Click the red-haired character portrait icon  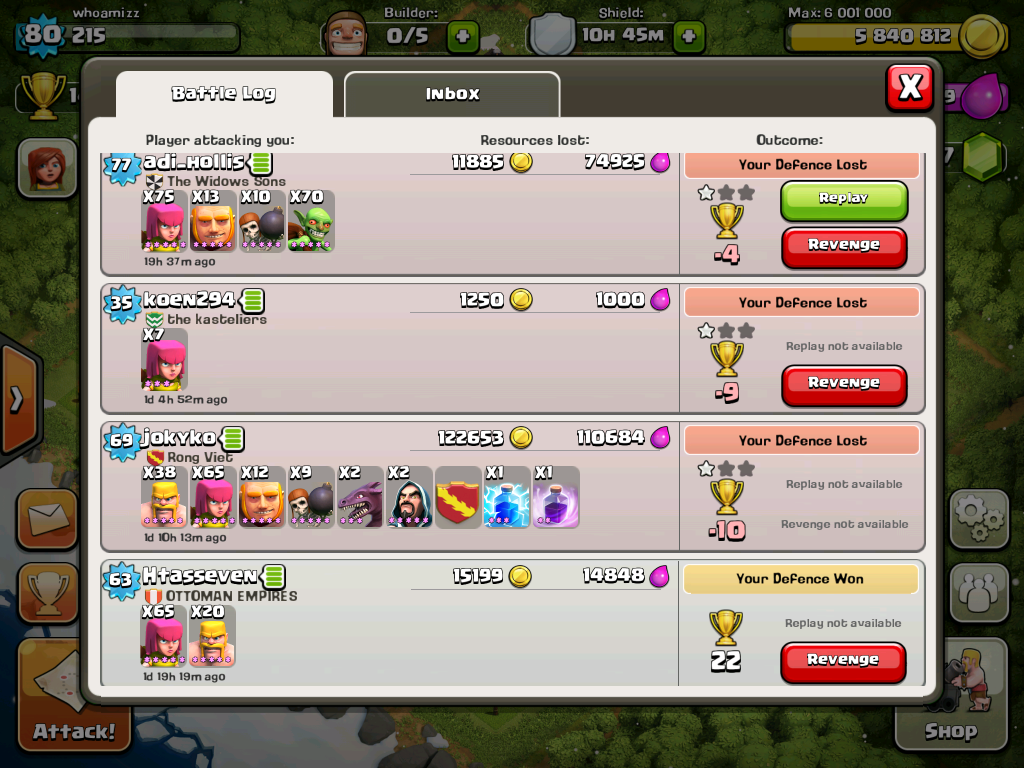[46, 166]
